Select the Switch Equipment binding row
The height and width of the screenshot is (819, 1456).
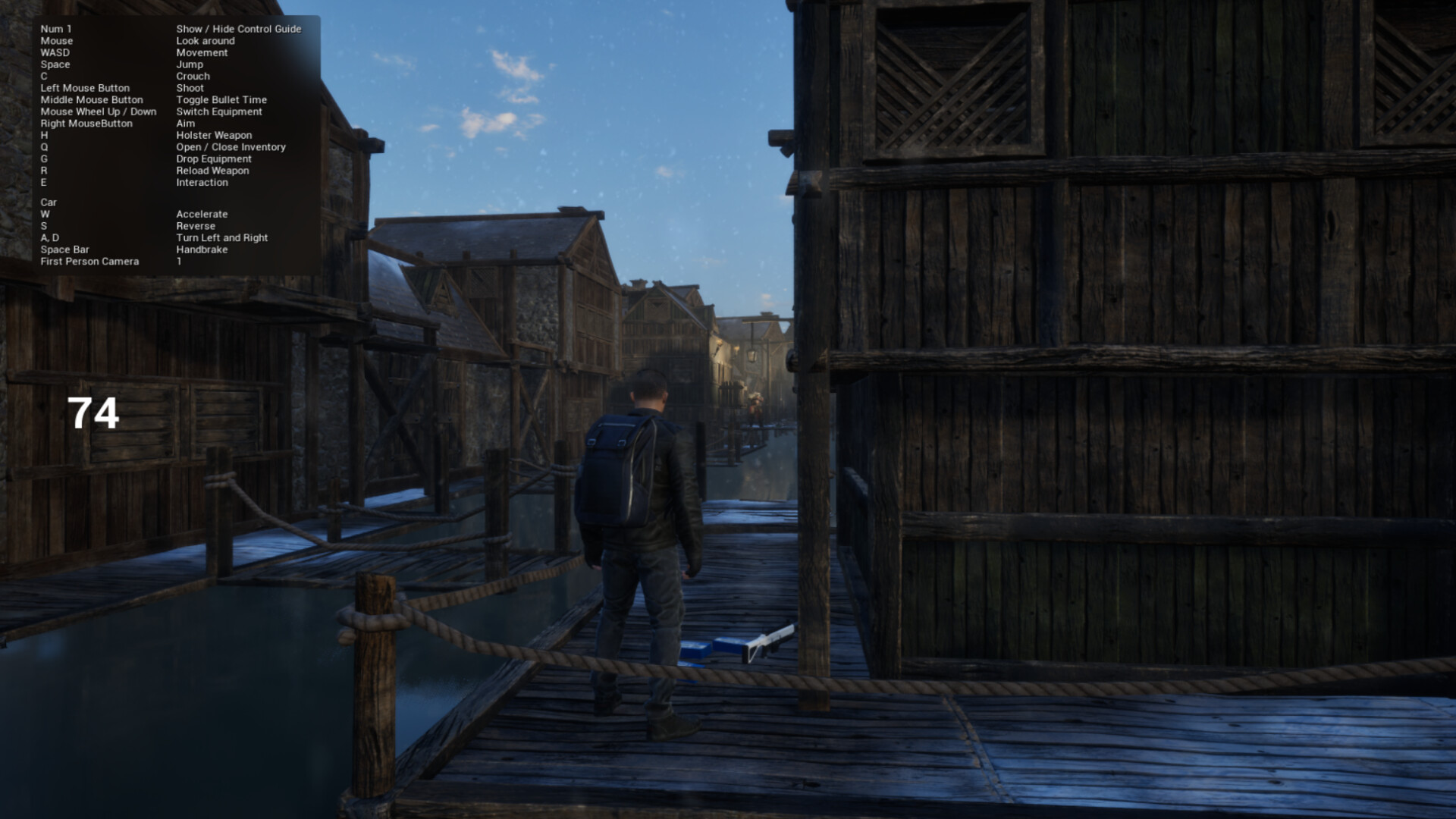[x=218, y=111]
